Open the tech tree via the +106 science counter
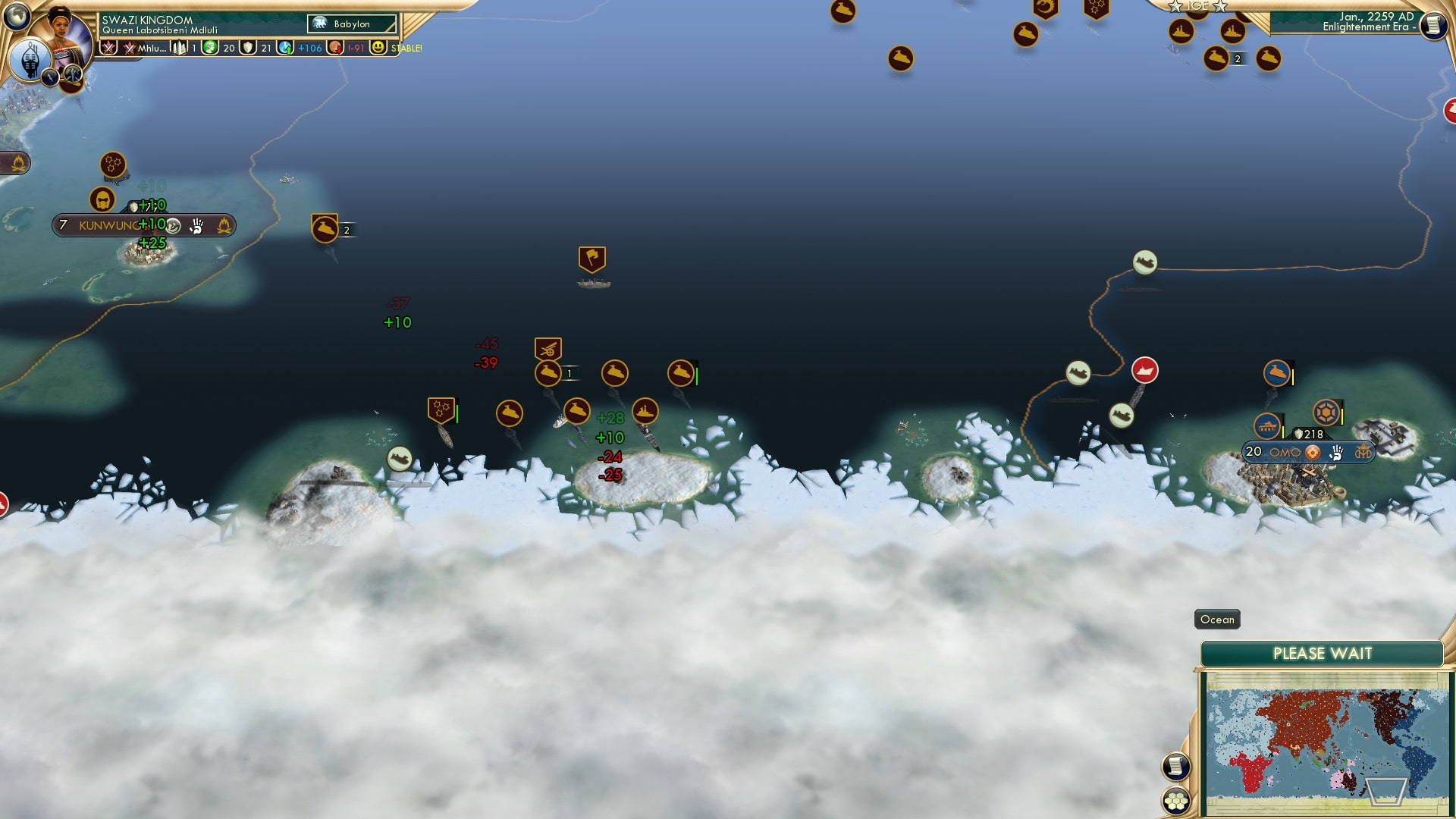1456x819 pixels. pos(304,47)
